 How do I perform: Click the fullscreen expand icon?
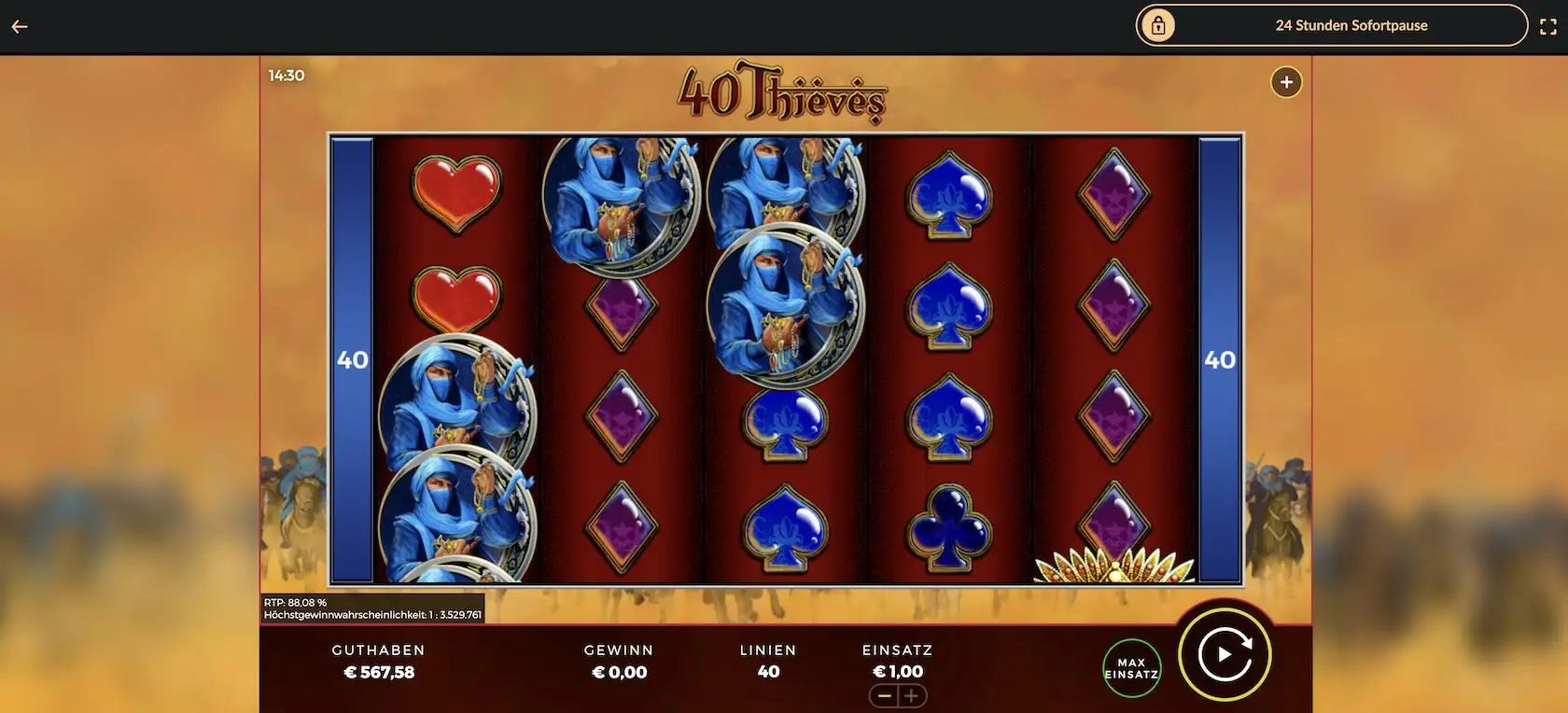tap(1548, 25)
